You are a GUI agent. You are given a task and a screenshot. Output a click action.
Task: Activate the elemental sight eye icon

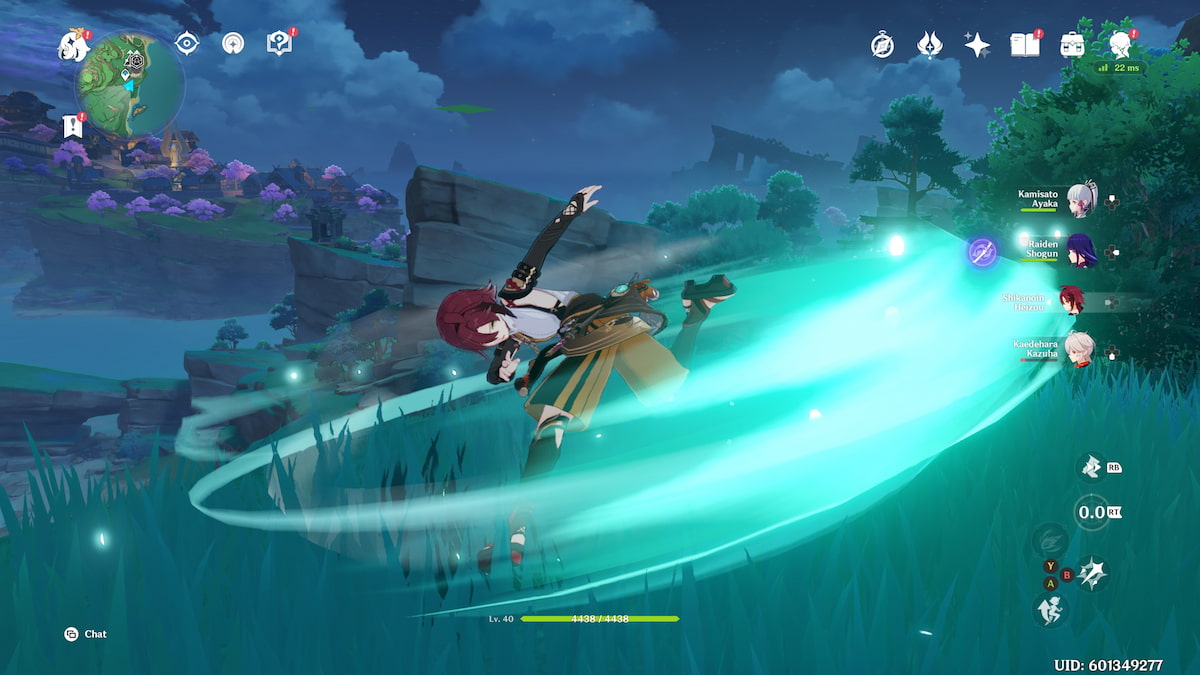[186, 43]
